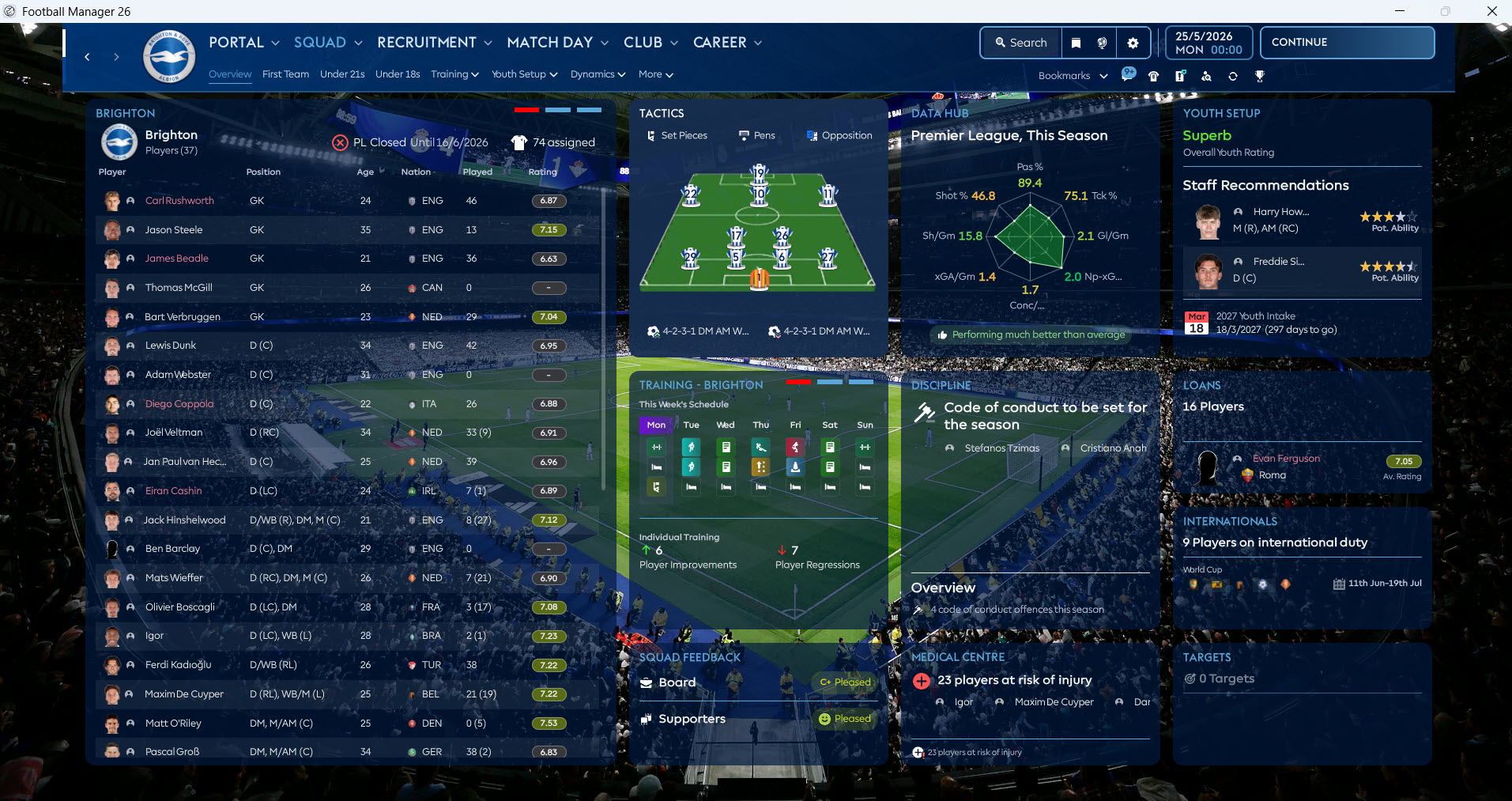The width and height of the screenshot is (1512, 801).
Task: Expand the Bookmarks dropdown
Action: tap(1073, 76)
